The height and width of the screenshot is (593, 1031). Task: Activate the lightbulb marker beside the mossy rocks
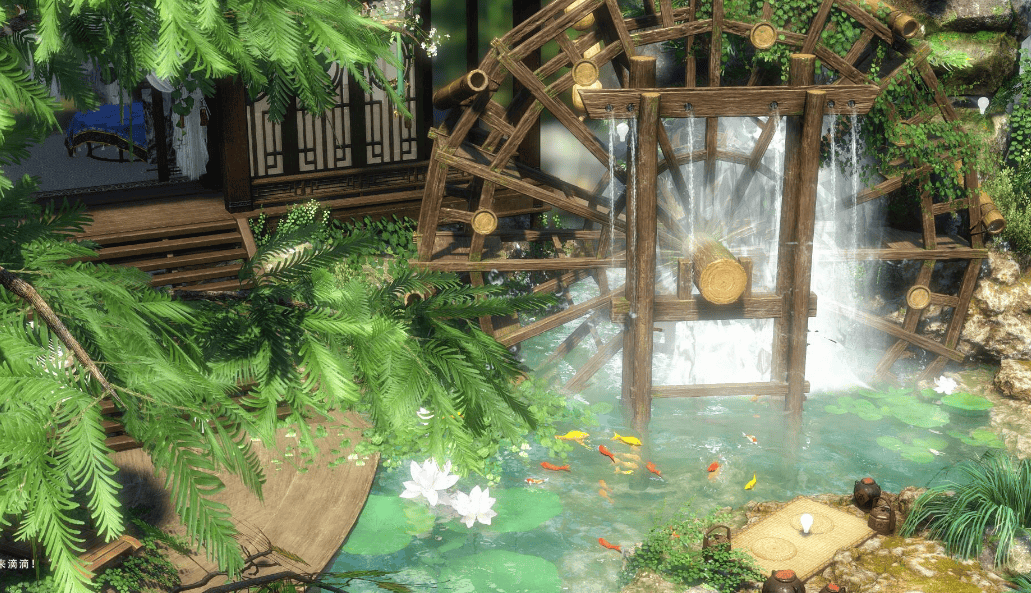click(x=983, y=104)
